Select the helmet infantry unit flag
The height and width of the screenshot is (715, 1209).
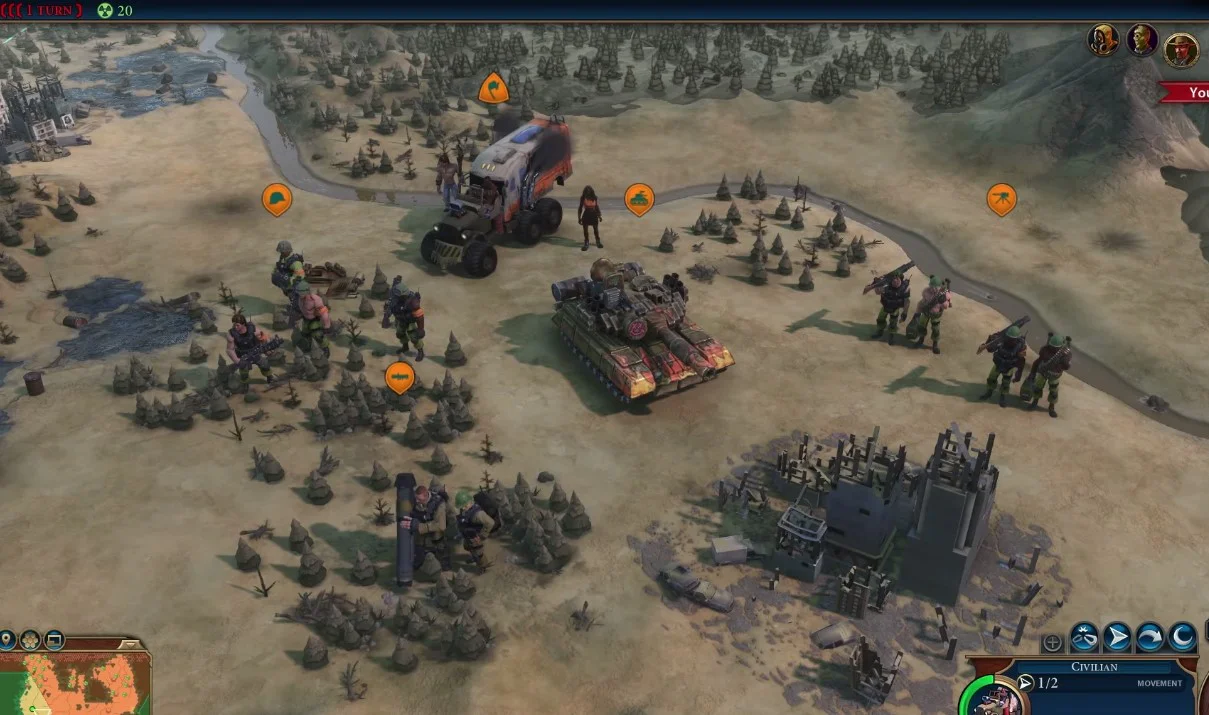pyautogui.click(x=277, y=199)
